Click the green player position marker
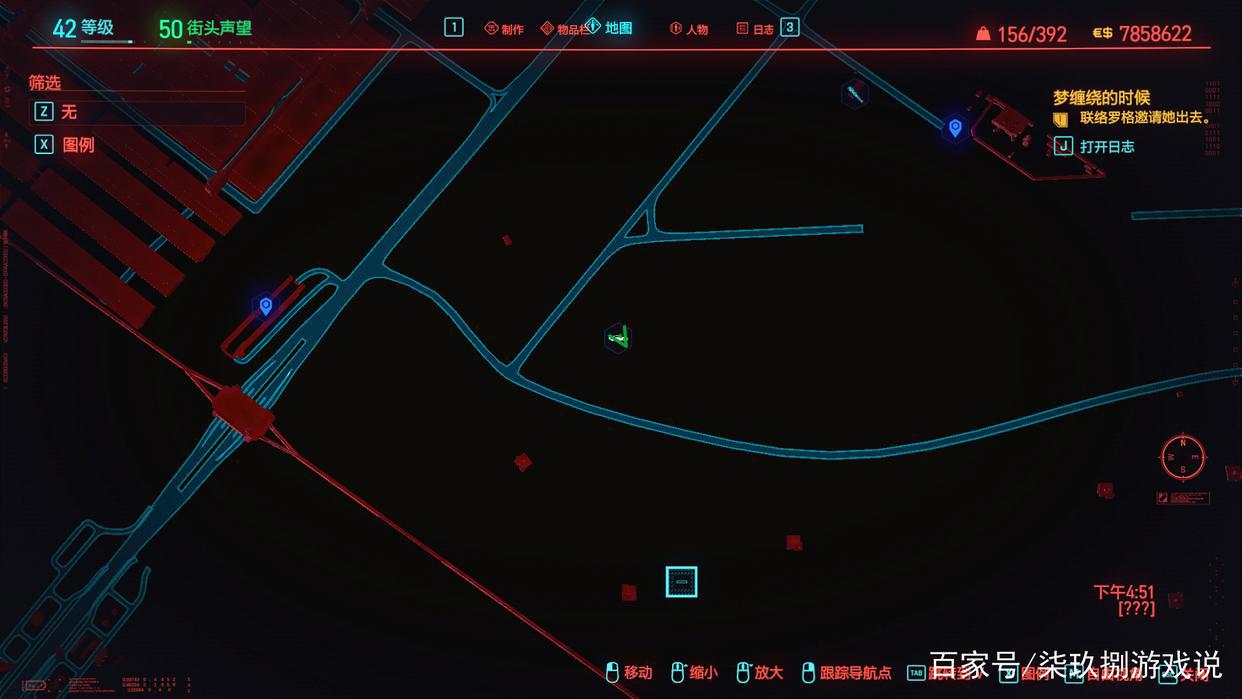The height and width of the screenshot is (699, 1242). [619, 337]
